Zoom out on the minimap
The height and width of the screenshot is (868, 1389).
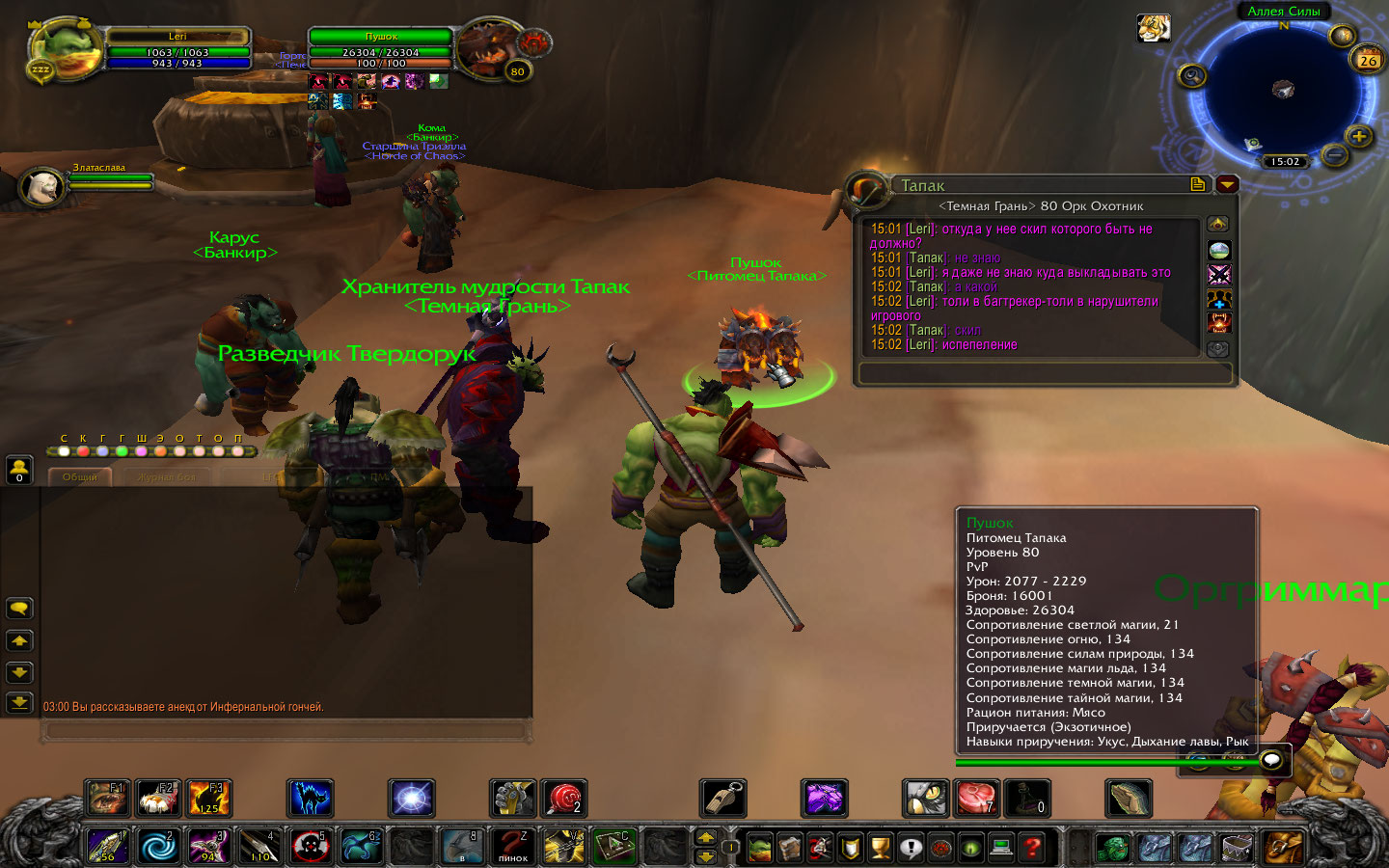(x=1334, y=154)
